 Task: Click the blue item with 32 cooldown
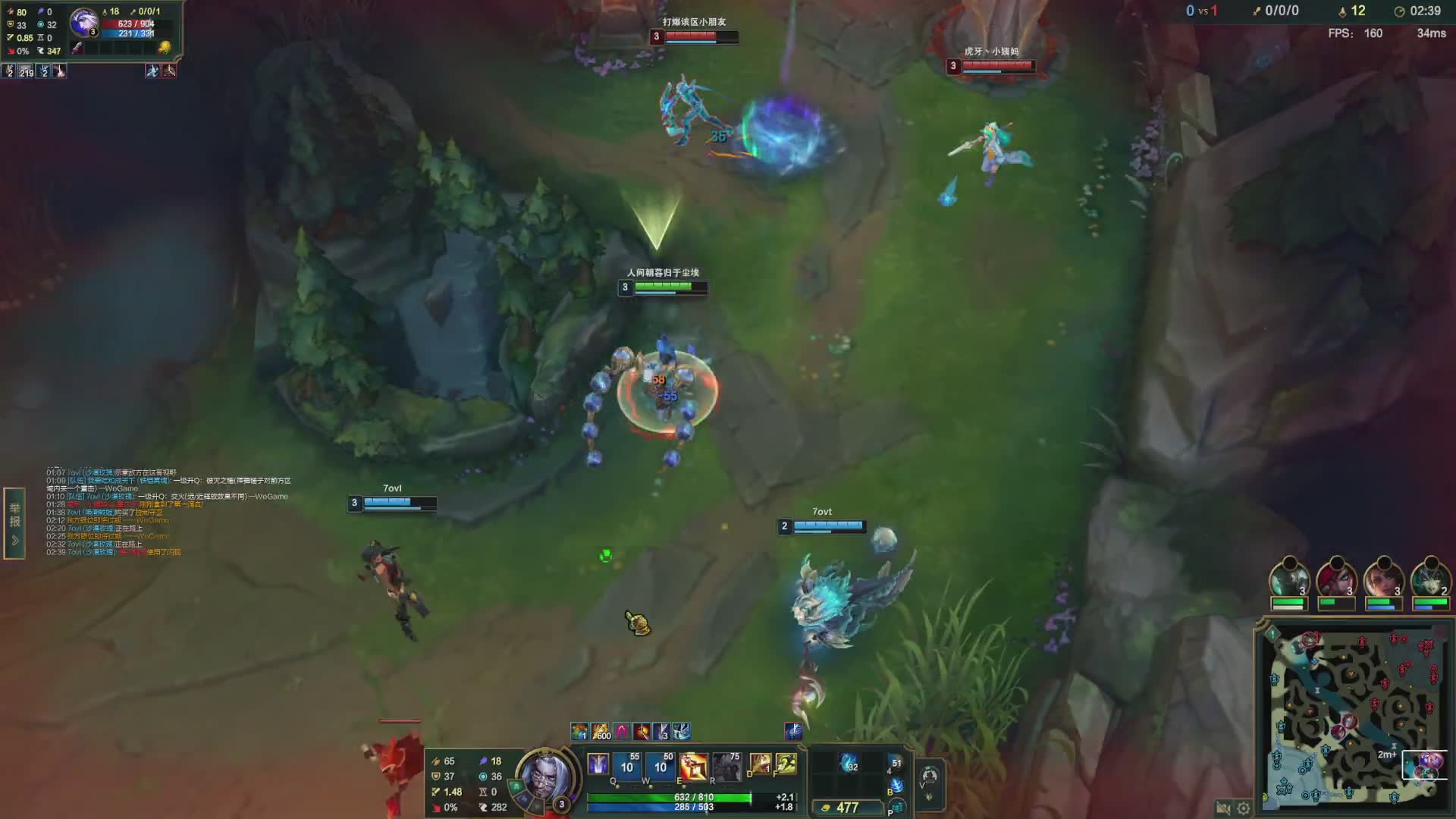[x=849, y=763]
